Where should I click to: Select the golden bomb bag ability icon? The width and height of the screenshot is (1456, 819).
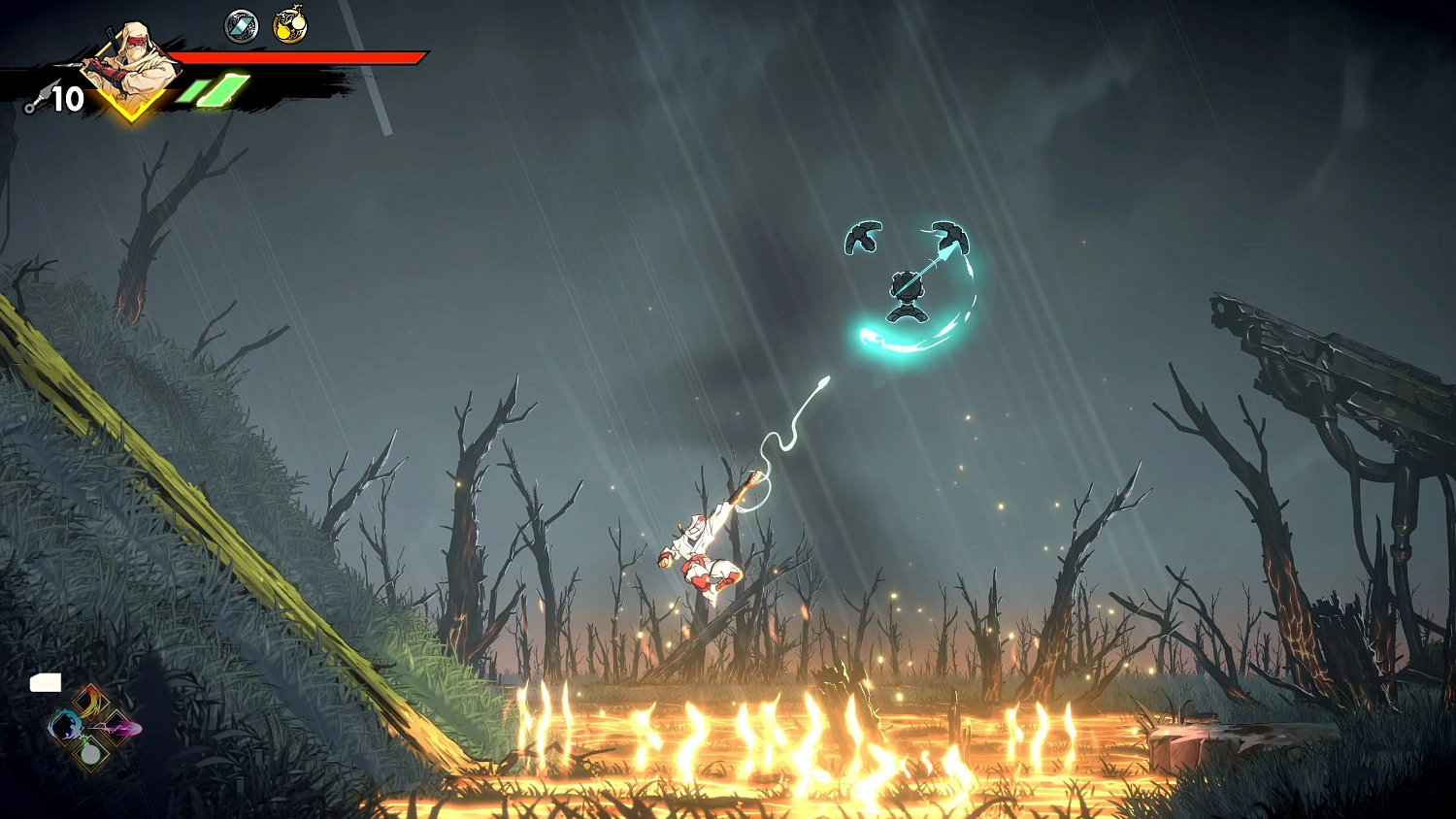(290, 23)
